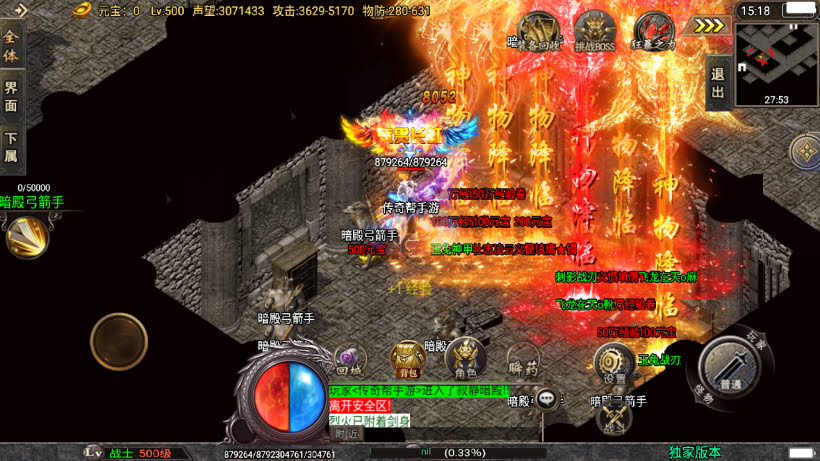Switch to the 界面 tab
The image size is (820, 461).
pos(12,96)
